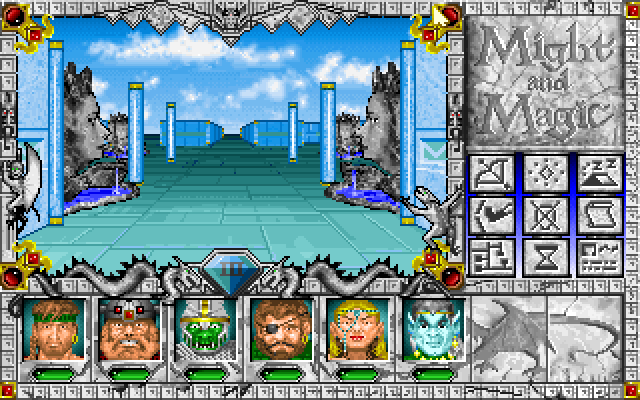Open the automap maze icon

point(491,257)
